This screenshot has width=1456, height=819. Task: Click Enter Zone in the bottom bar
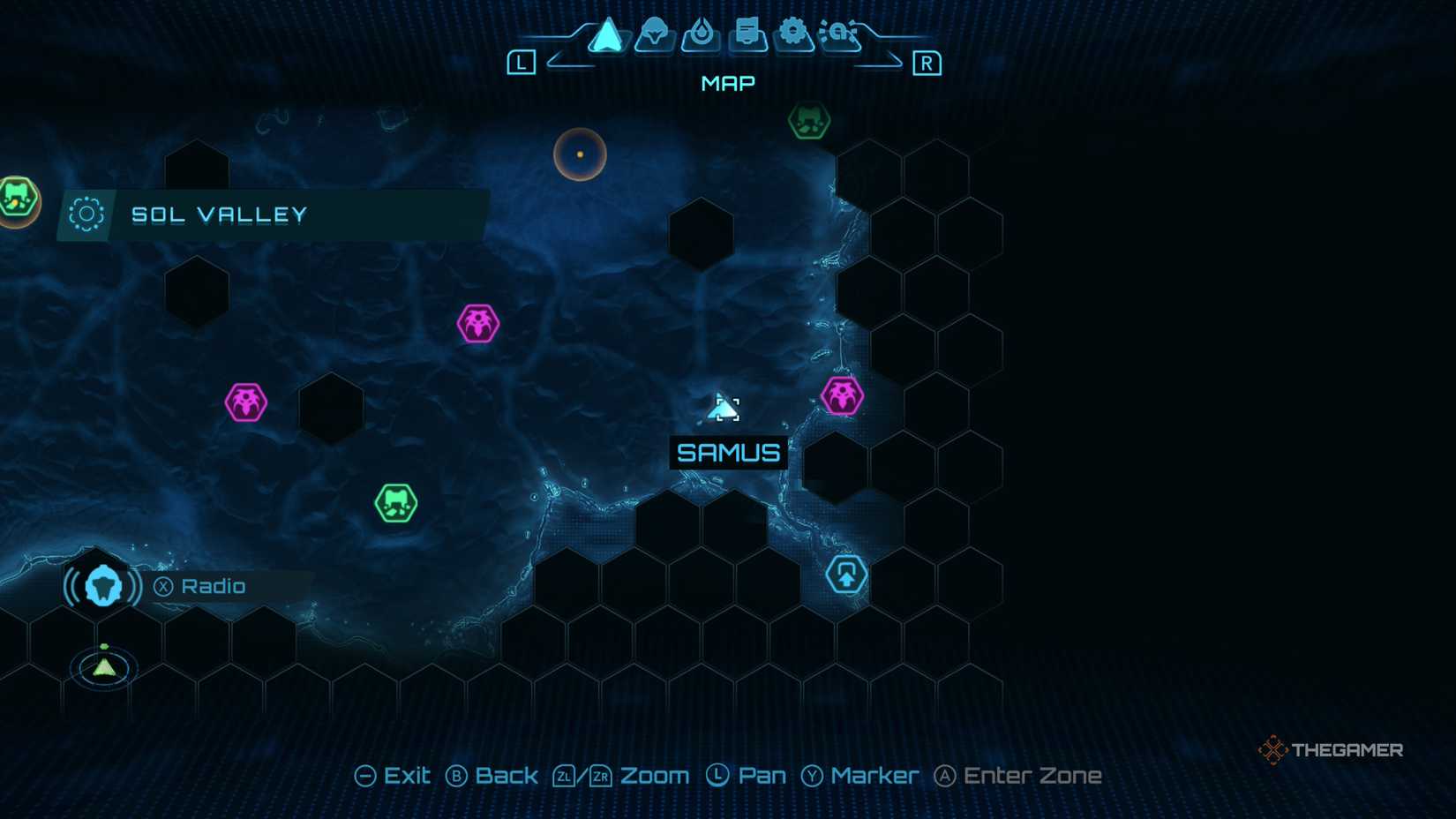1018,775
